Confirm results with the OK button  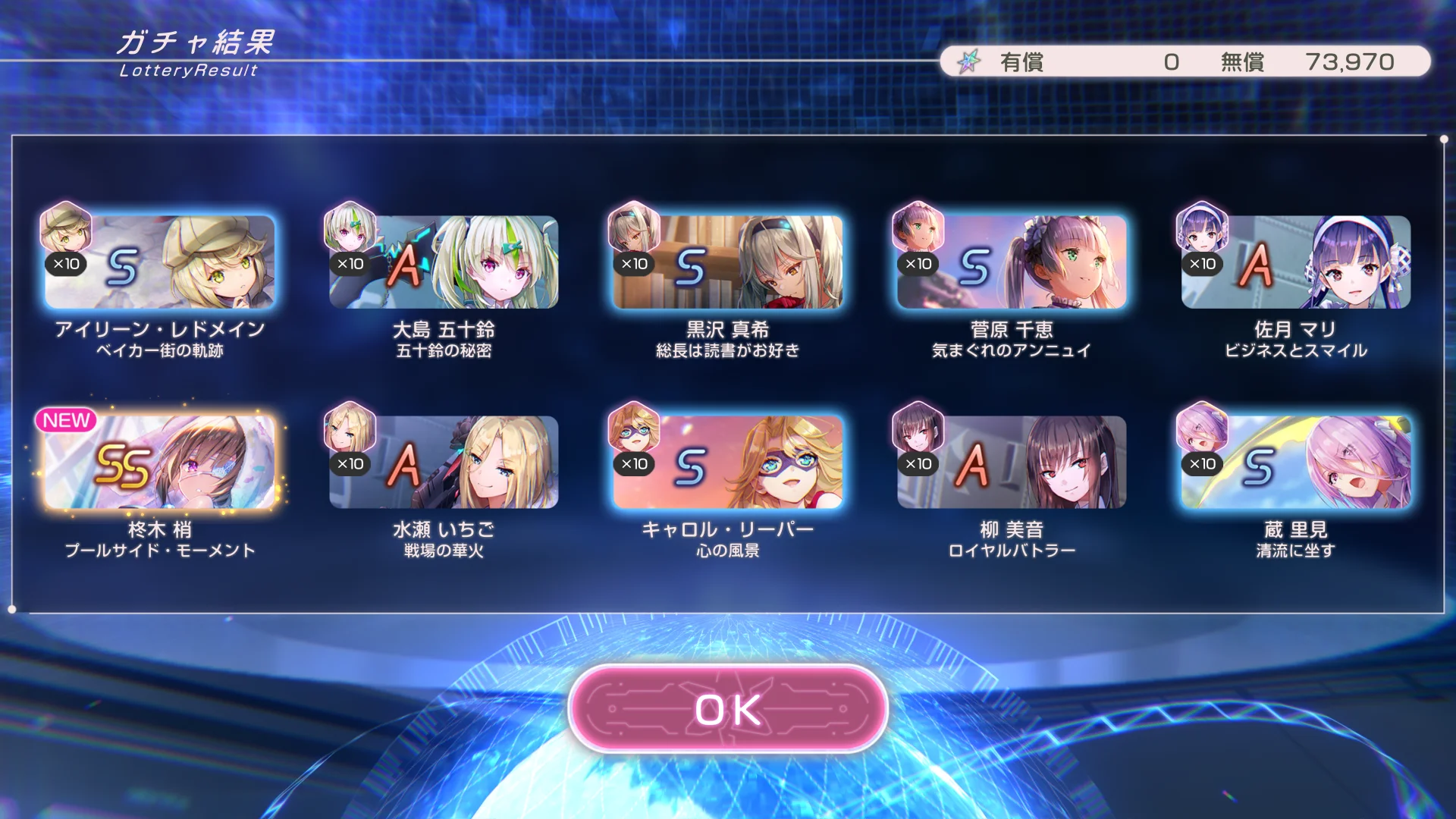(x=728, y=709)
